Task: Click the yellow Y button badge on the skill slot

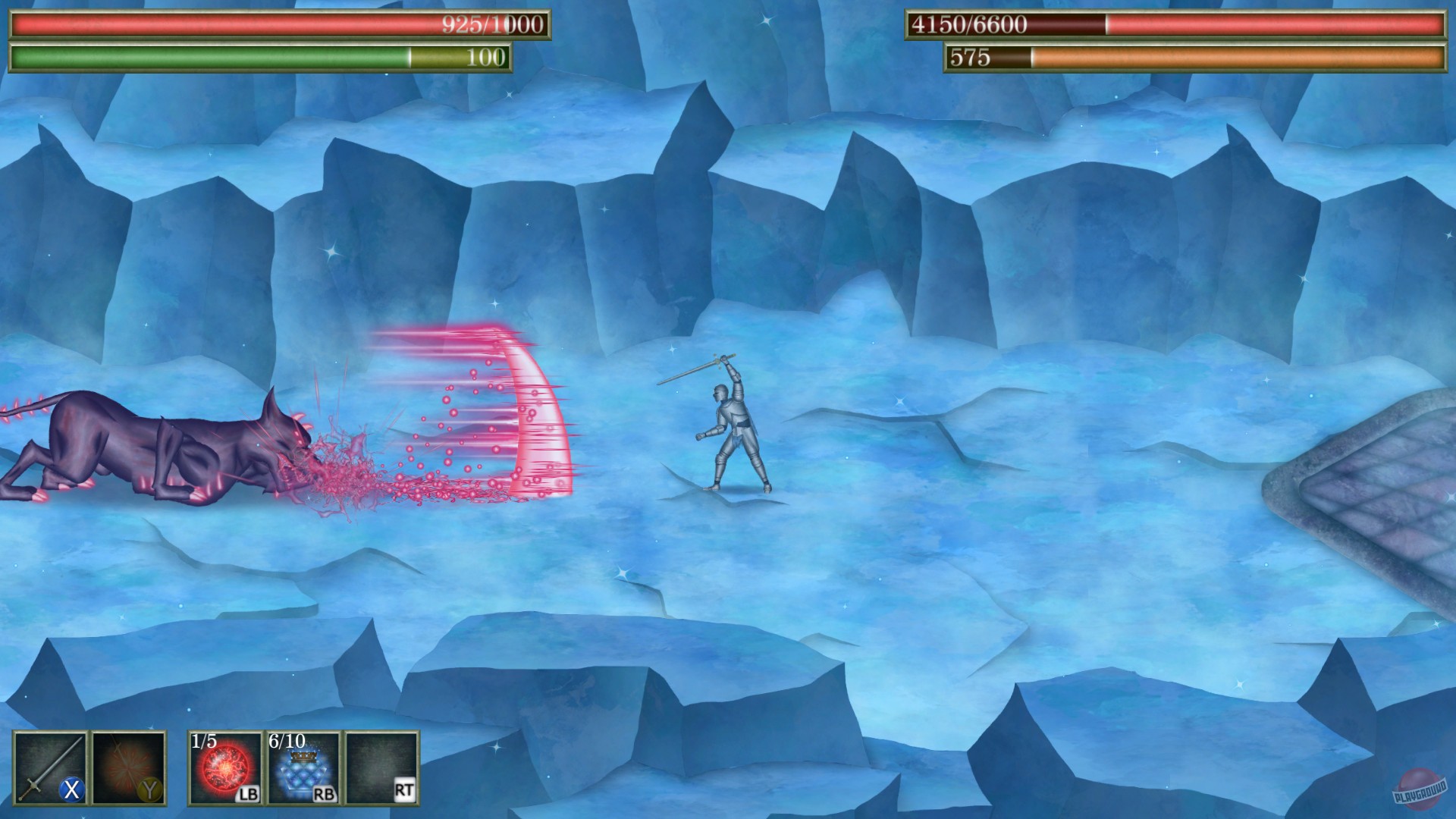Action: pos(151,791)
